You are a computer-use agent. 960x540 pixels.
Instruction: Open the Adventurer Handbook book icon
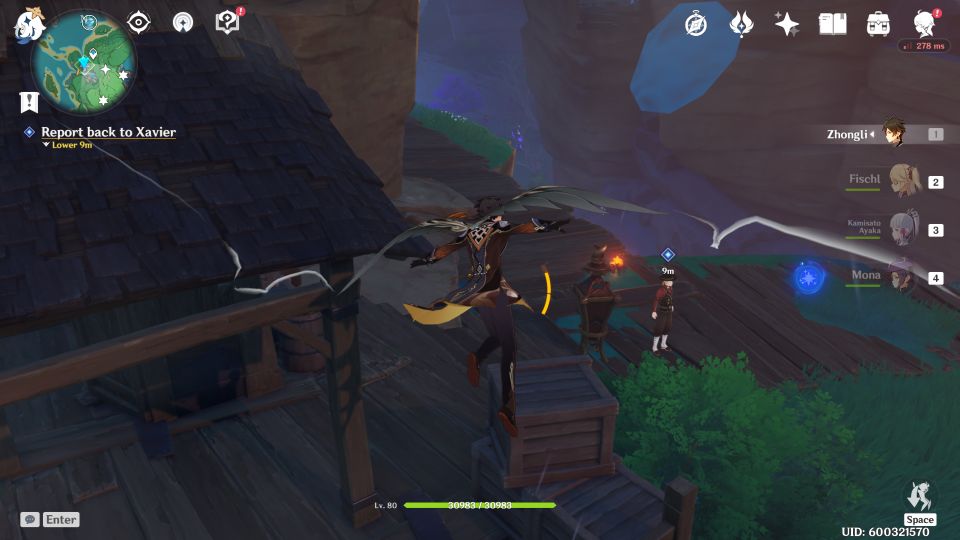832,24
